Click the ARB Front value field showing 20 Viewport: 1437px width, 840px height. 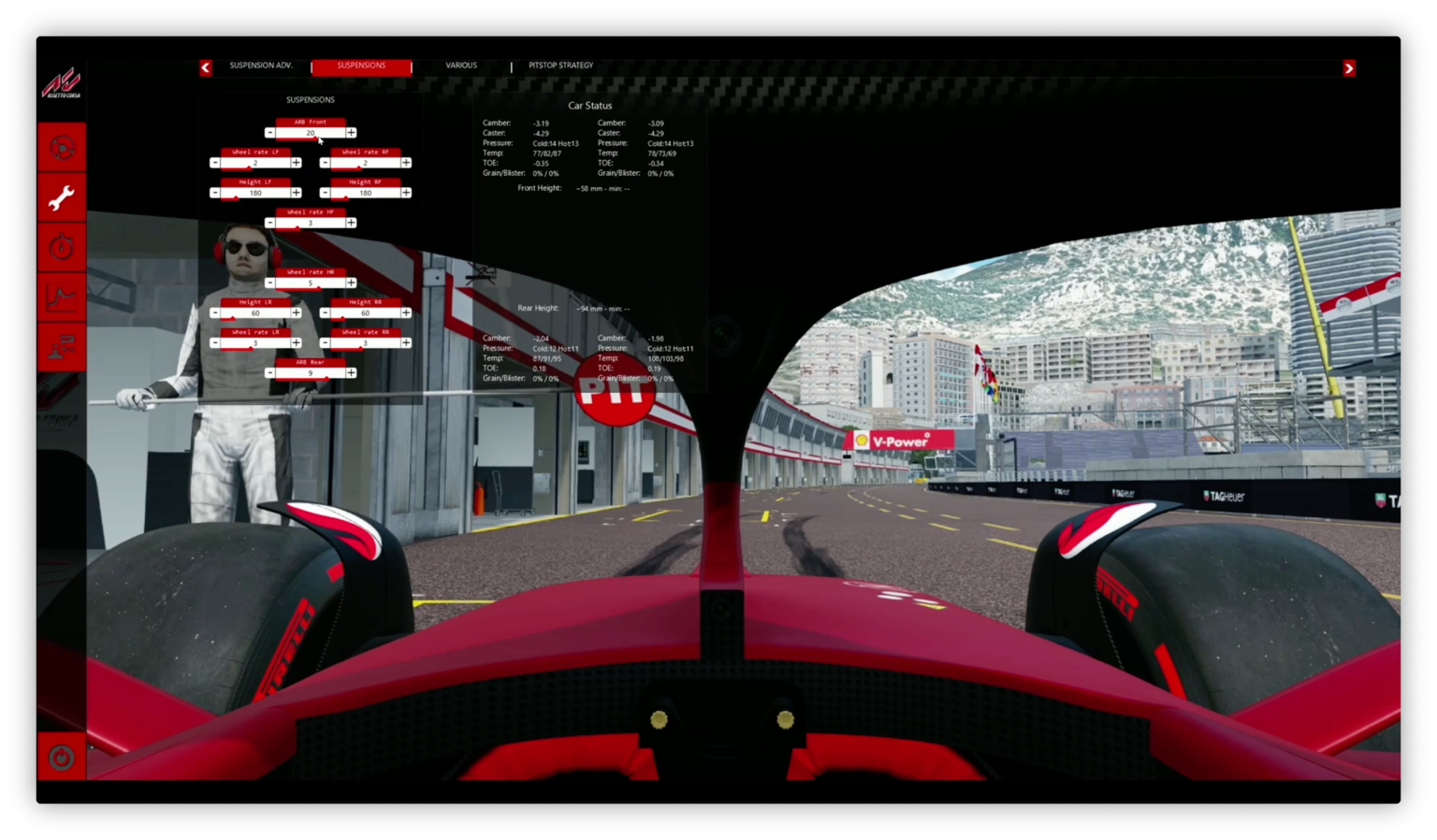coord(310,133)
